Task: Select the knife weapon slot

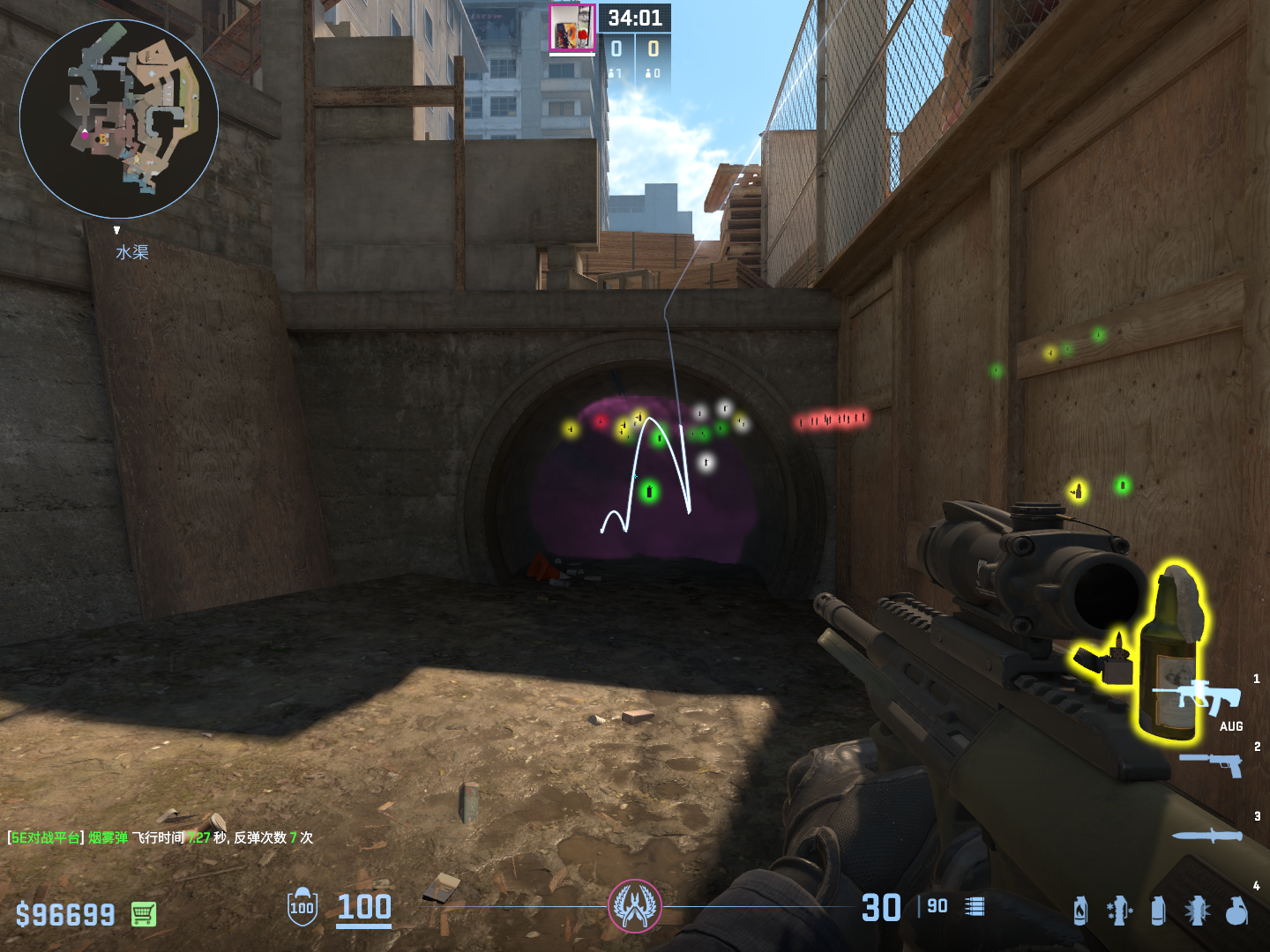Action: pyautogui.click(x=1207, y=835)
